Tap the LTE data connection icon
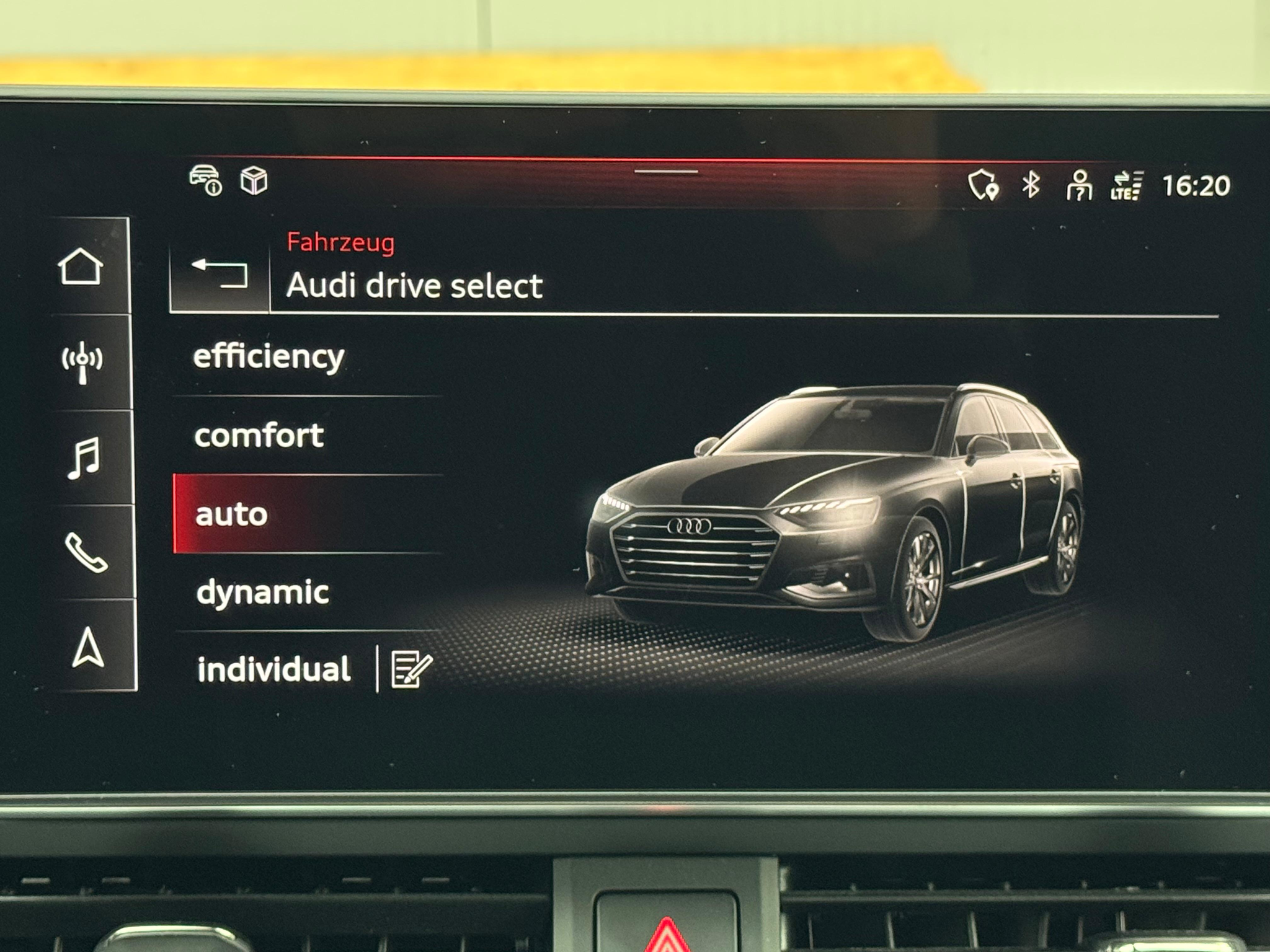Viewport: 1270px width, 952px height. (x=1126, y=186)
